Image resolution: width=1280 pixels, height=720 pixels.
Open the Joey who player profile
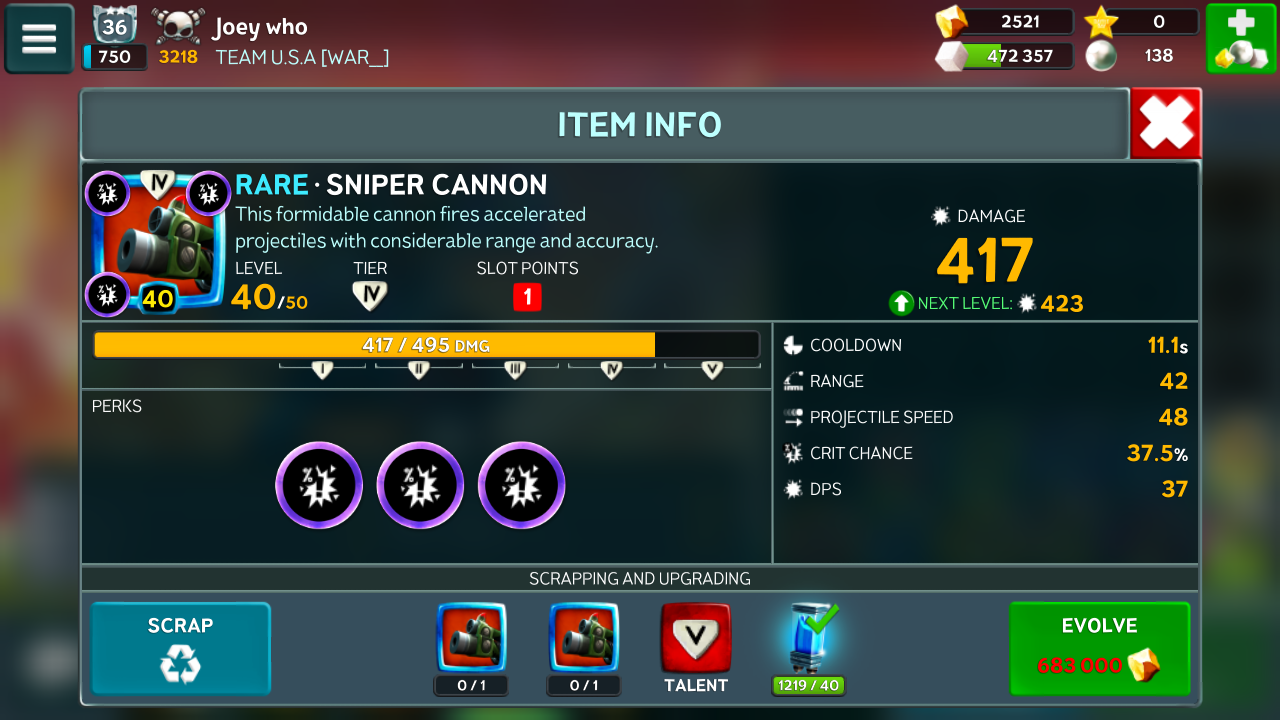pyautogui.click(x=259, y=27)
